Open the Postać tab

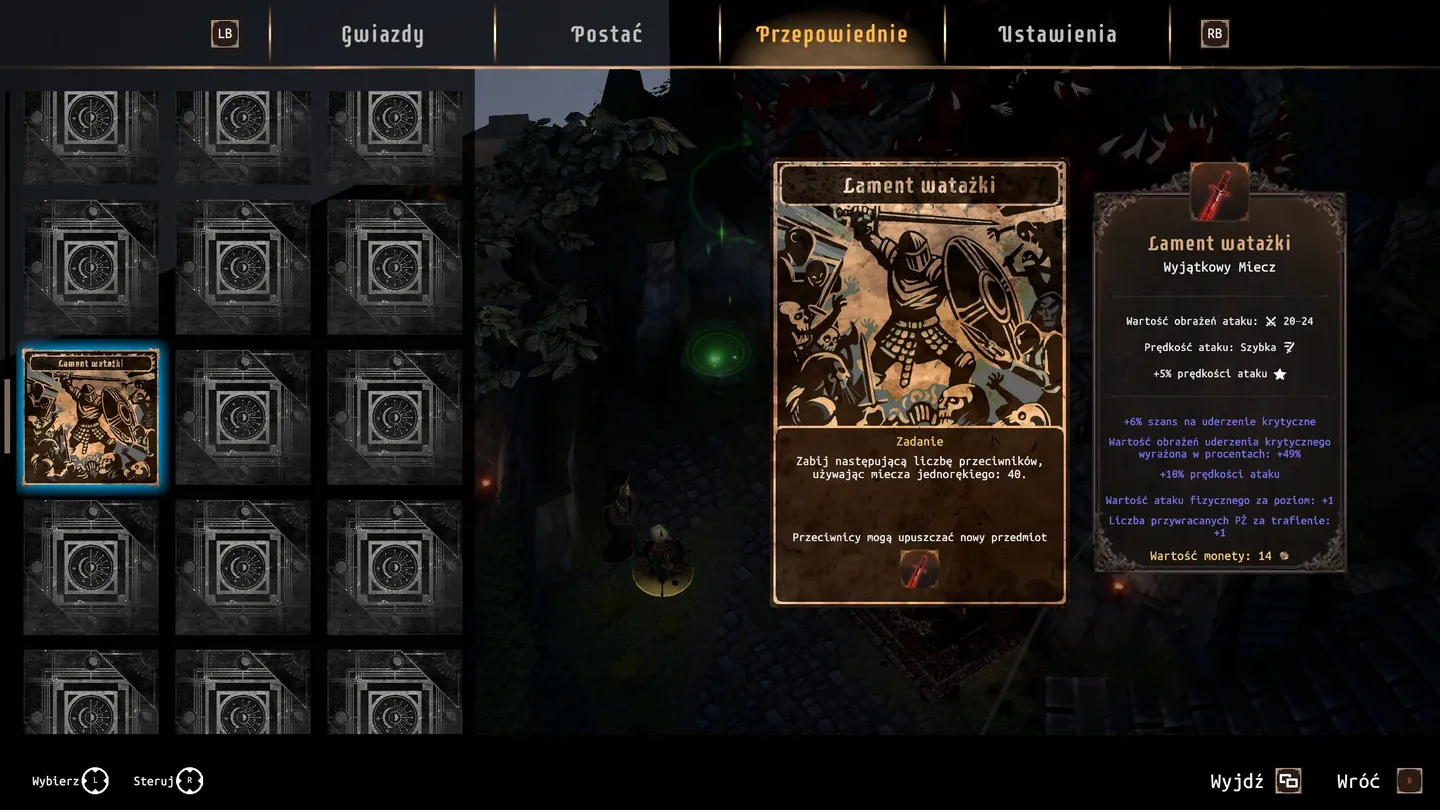point(606,34)
